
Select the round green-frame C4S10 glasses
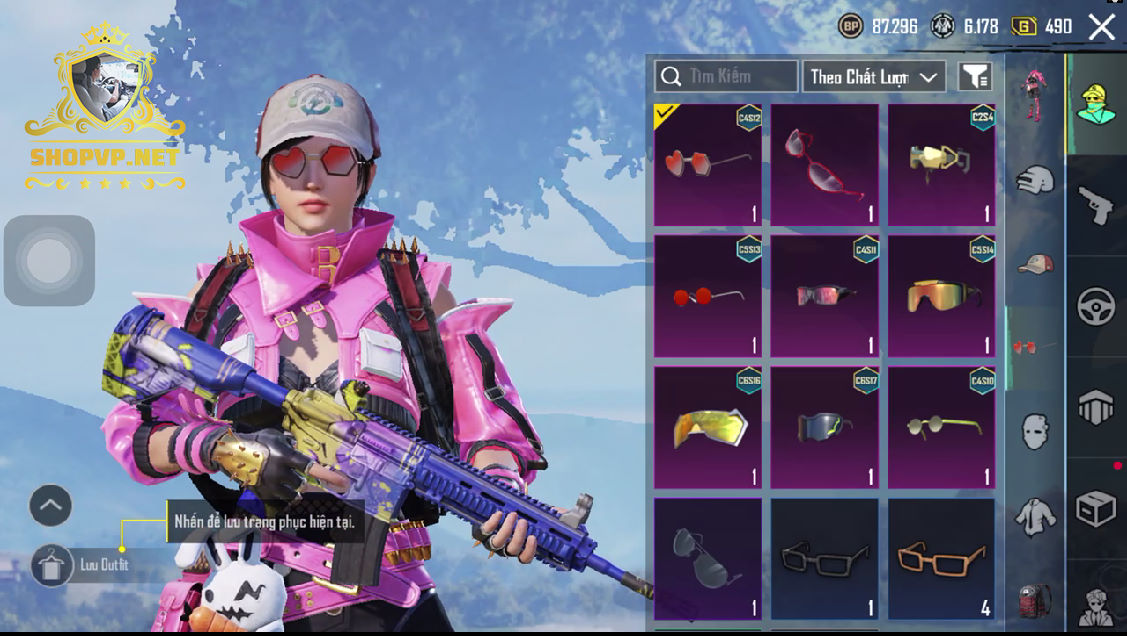tap(941, 427)
